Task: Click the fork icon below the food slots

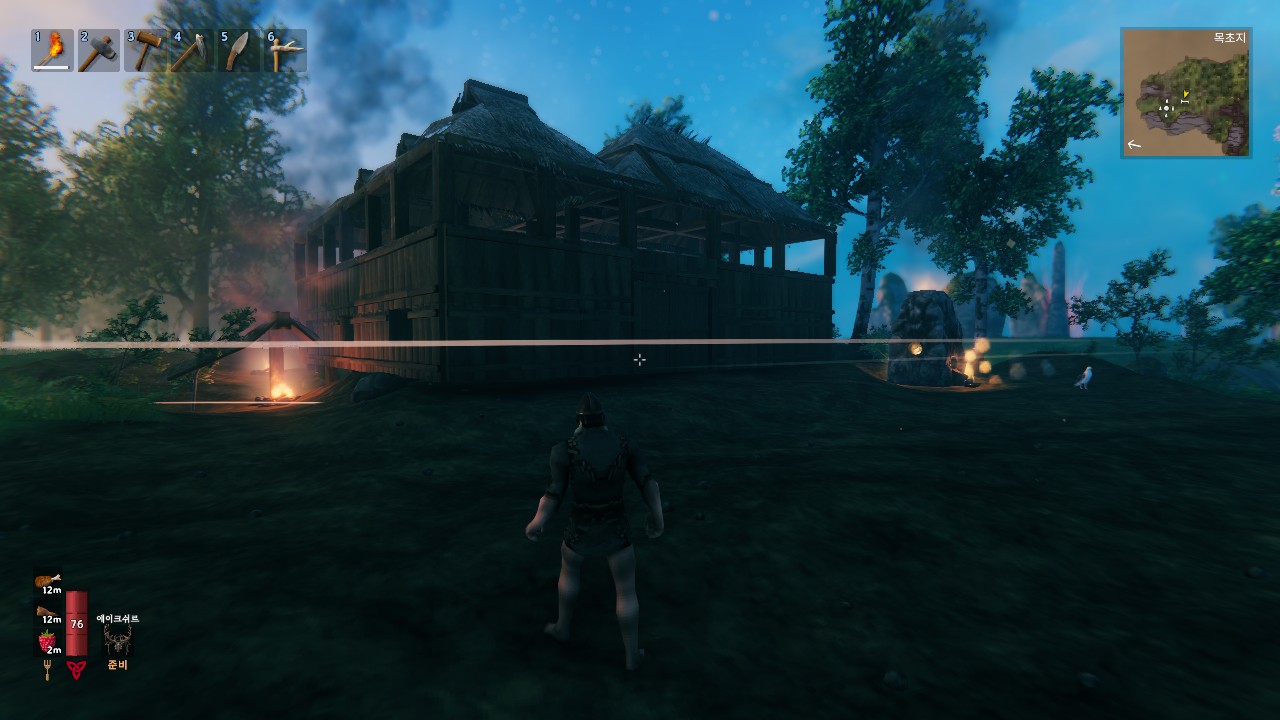Action: click(x=47, y=668)
